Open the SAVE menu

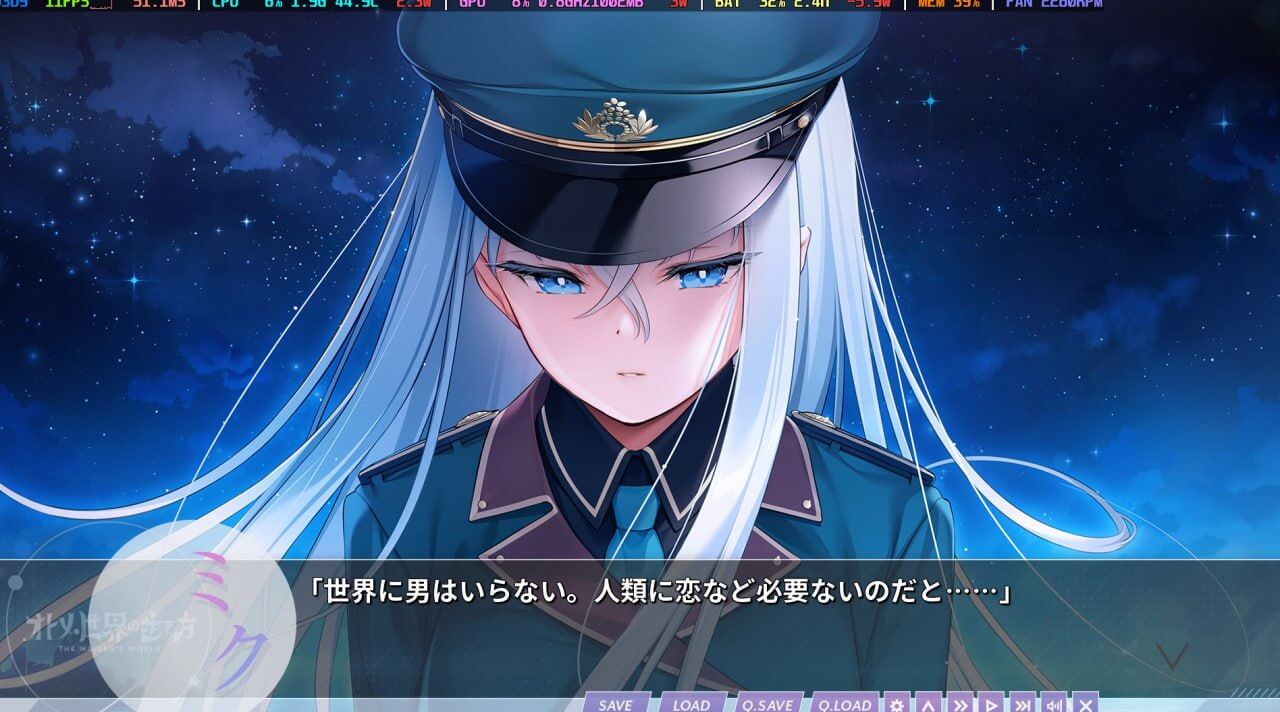pos(615,704)
